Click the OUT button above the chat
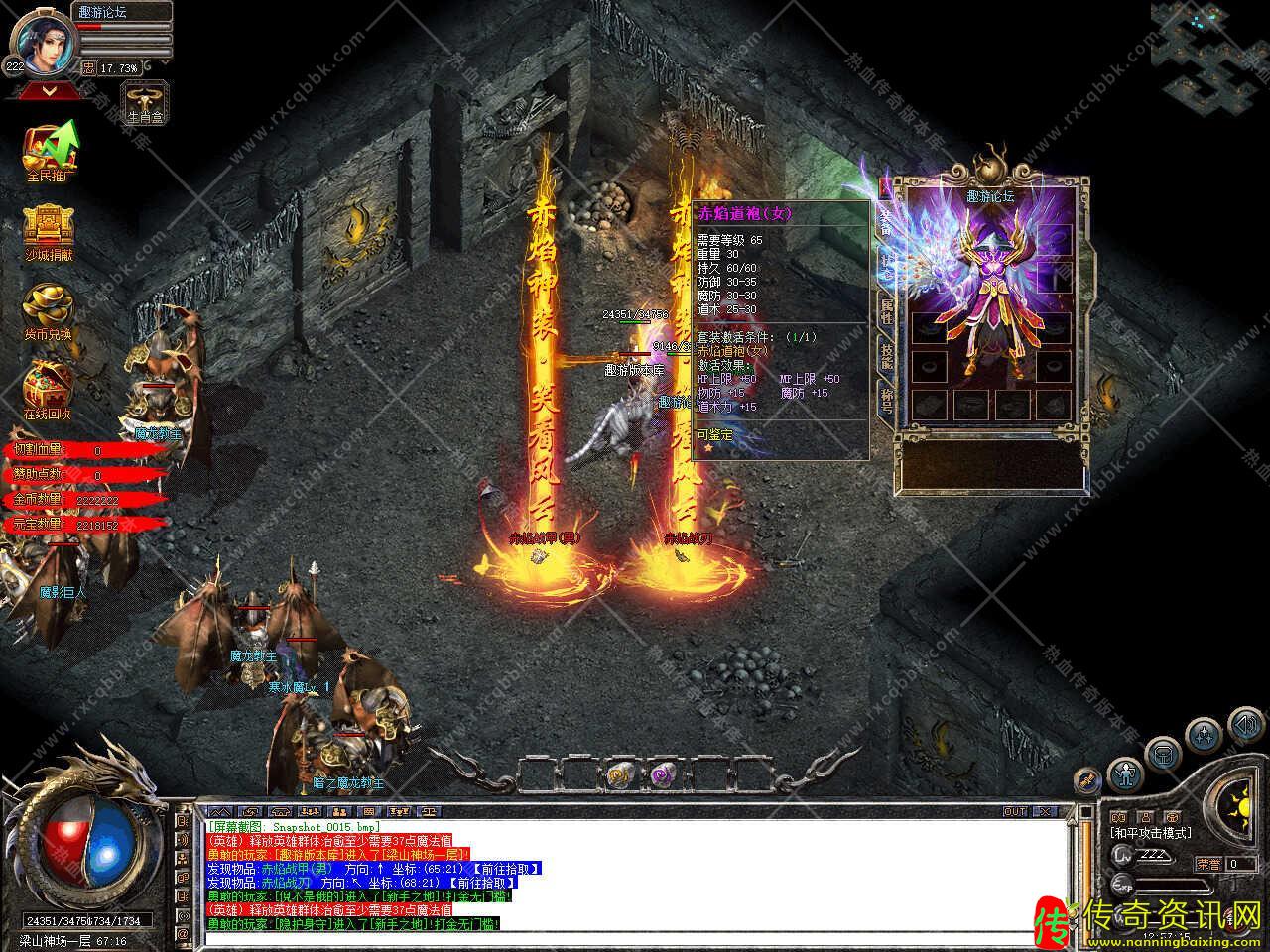1270x952 pixels. tap(1015, 811)
